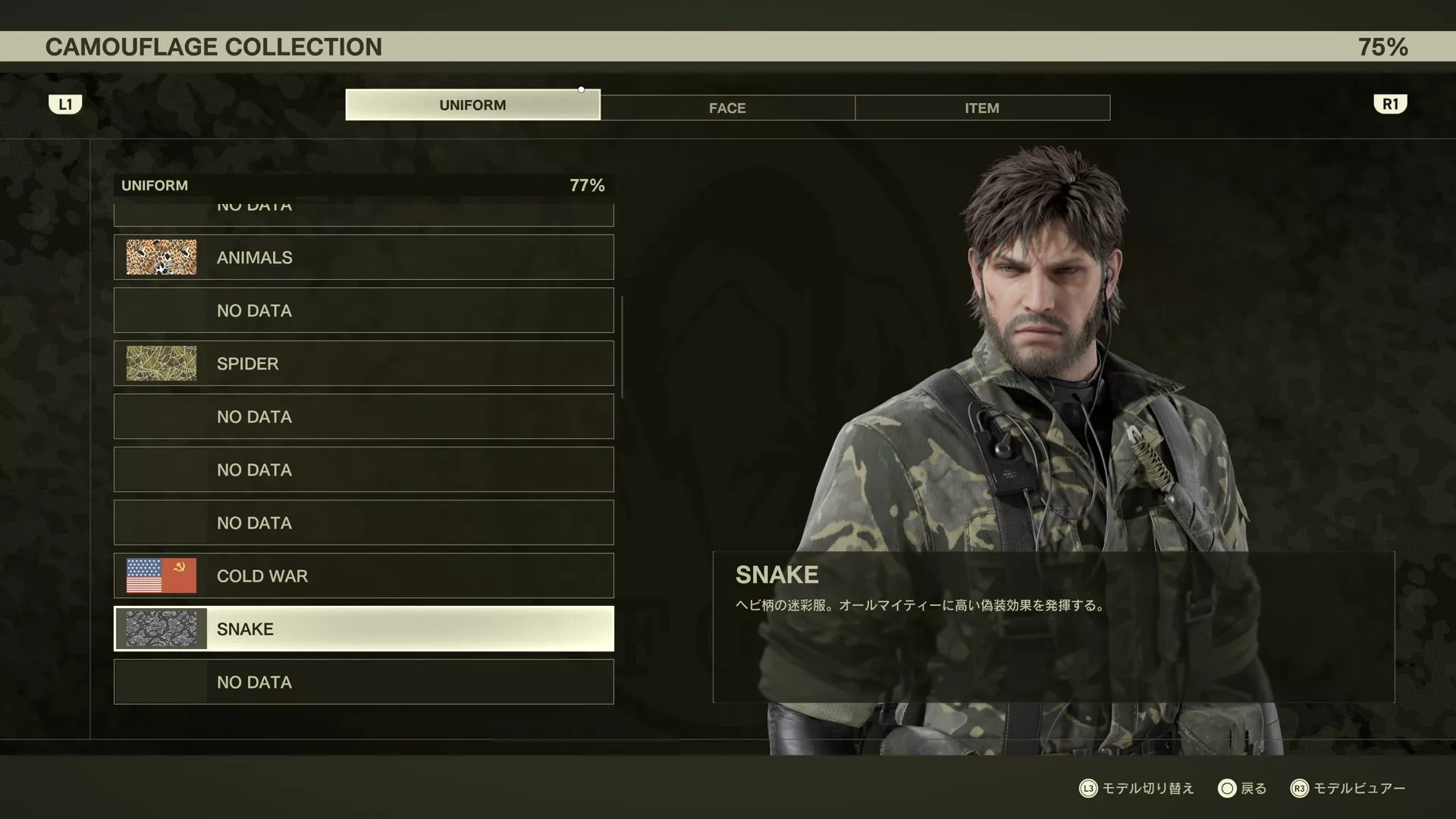Click the leopard-print ANIMALS thumbnail
Screen dimensions: 1456x819
pyautogui.click(x=161, y=257)
